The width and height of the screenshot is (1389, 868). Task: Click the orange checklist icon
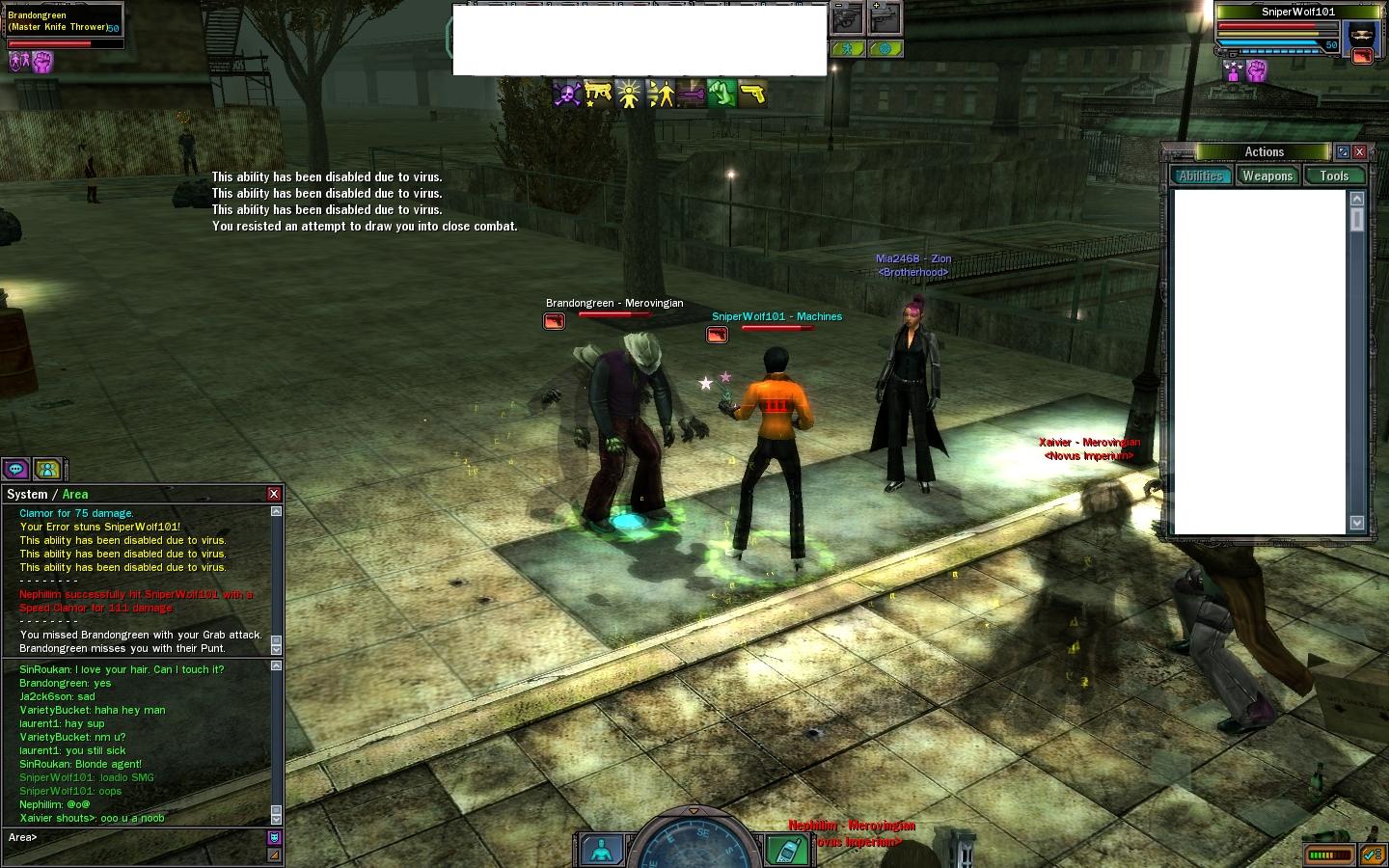[1372, 854]
